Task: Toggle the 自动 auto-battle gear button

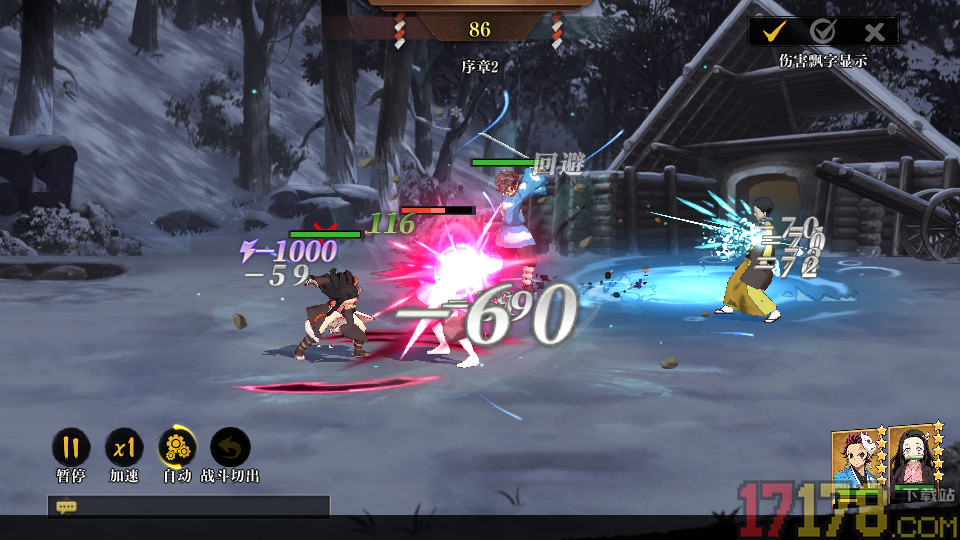Action: (x=177, y=448)
